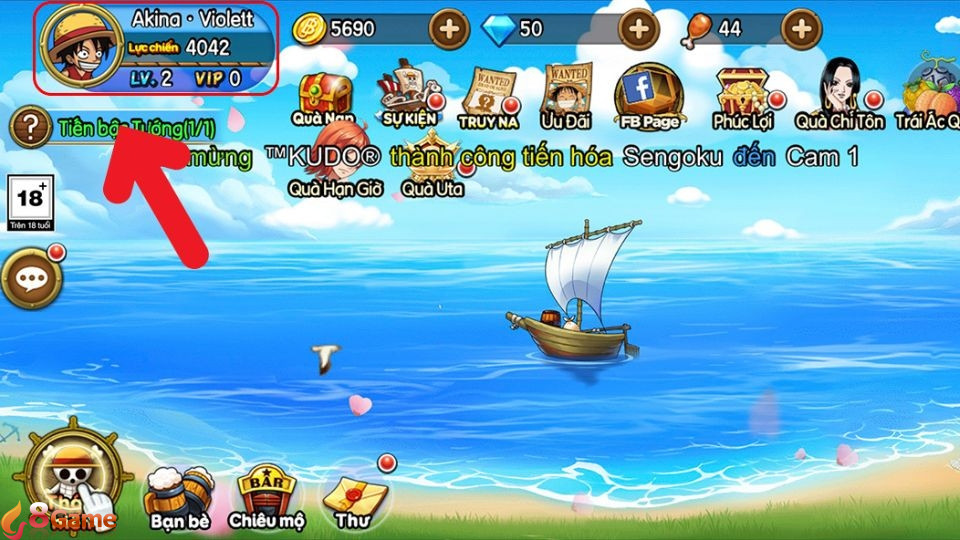Open the Sự Kiện events icon

(410, 95)
